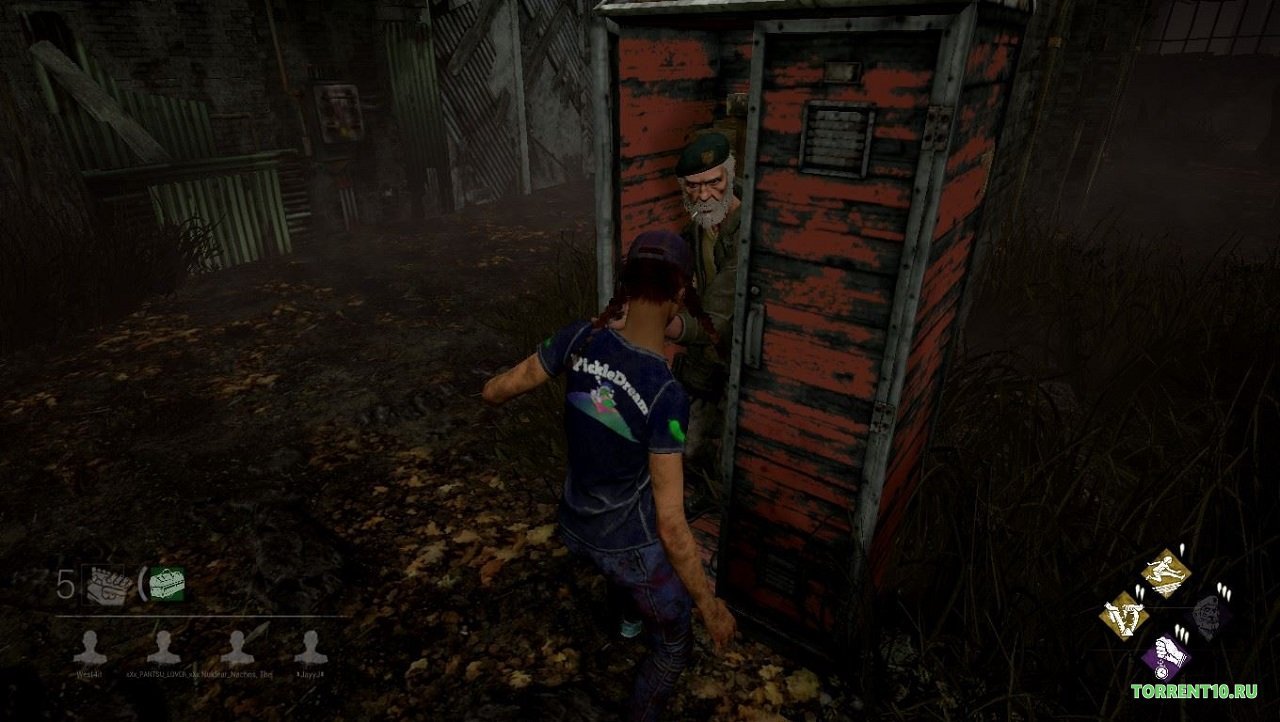Click West4it's survivor portrait icon
This screenshot has height=722, width=1280.
coord(93,645)
